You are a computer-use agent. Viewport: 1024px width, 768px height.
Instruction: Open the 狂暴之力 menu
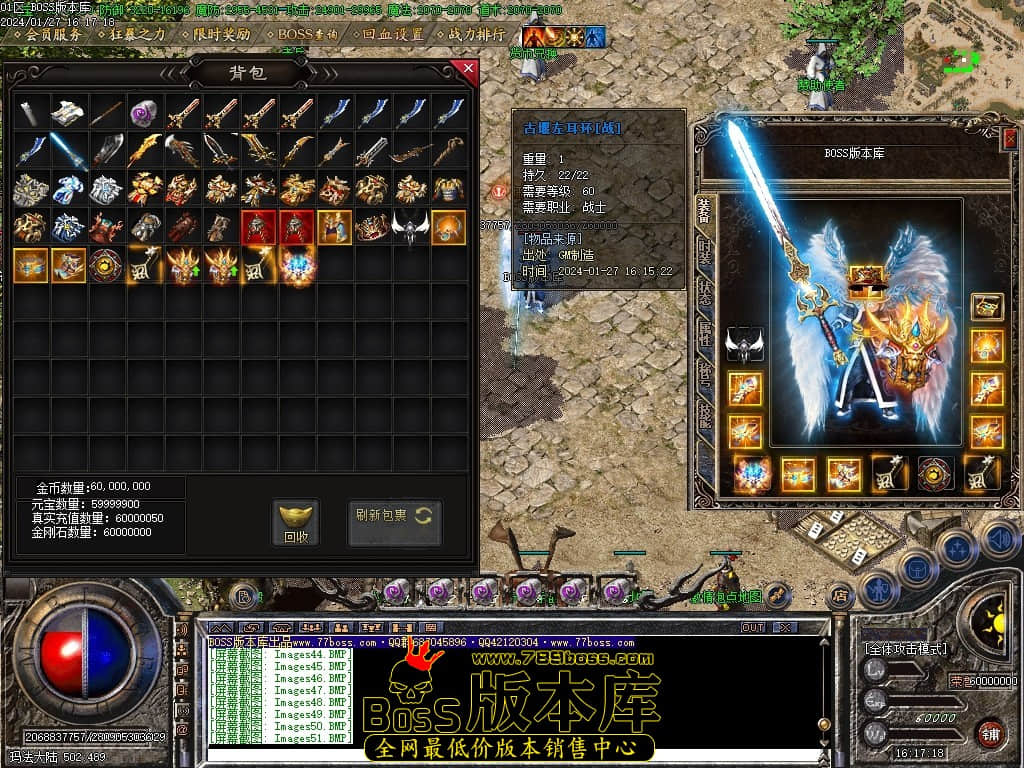click(136, 34)
